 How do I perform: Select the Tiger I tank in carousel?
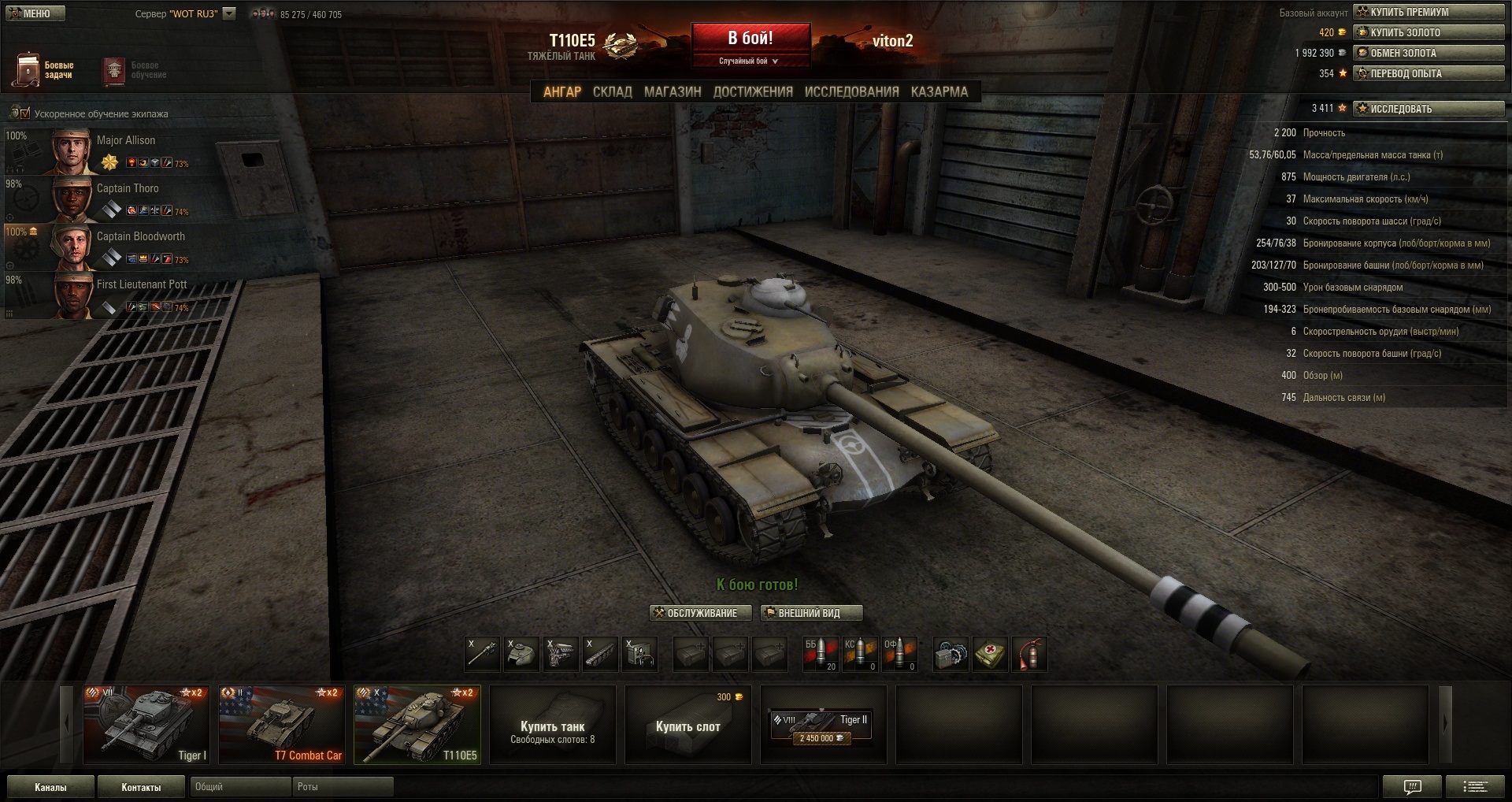(146, 725)
